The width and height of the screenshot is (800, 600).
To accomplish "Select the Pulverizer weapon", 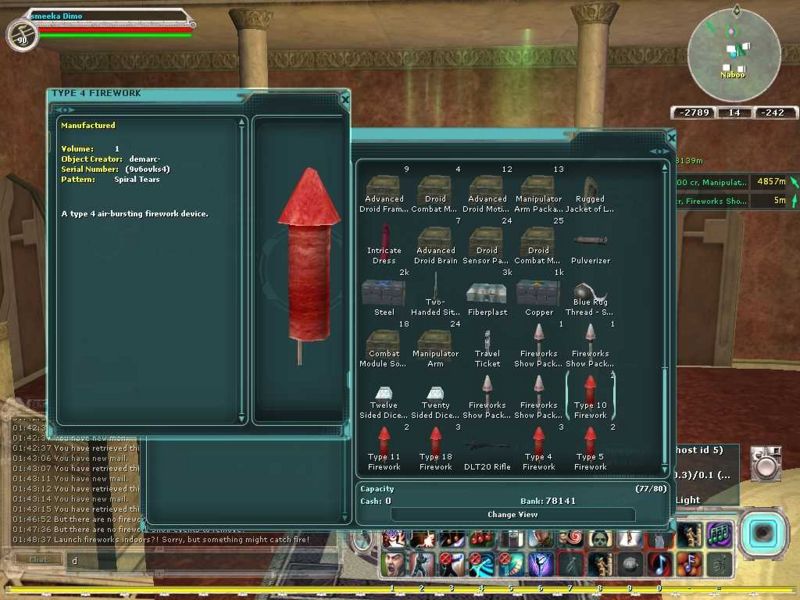I will 590,243.
